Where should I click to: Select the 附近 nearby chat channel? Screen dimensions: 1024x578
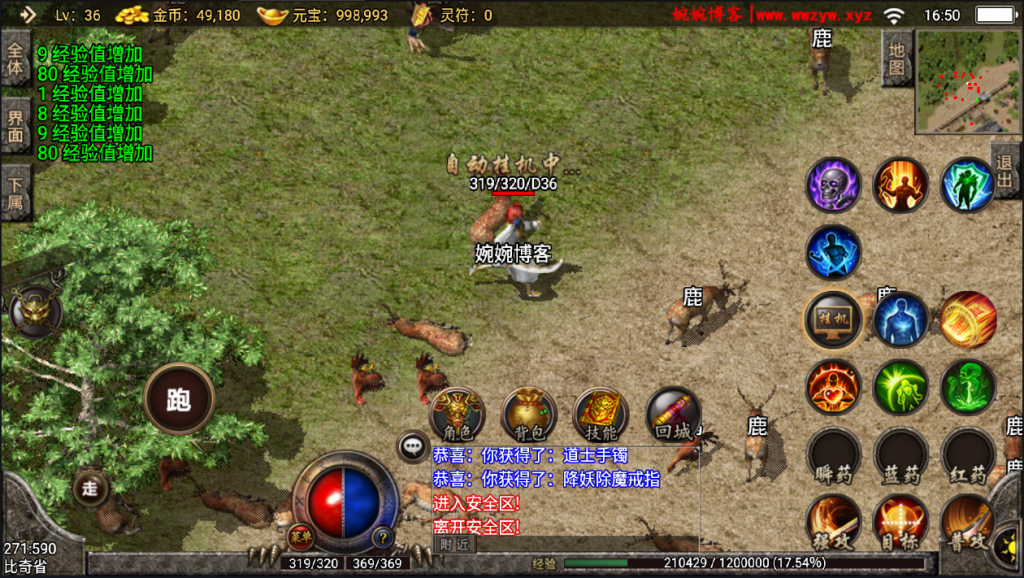[455, 544]
